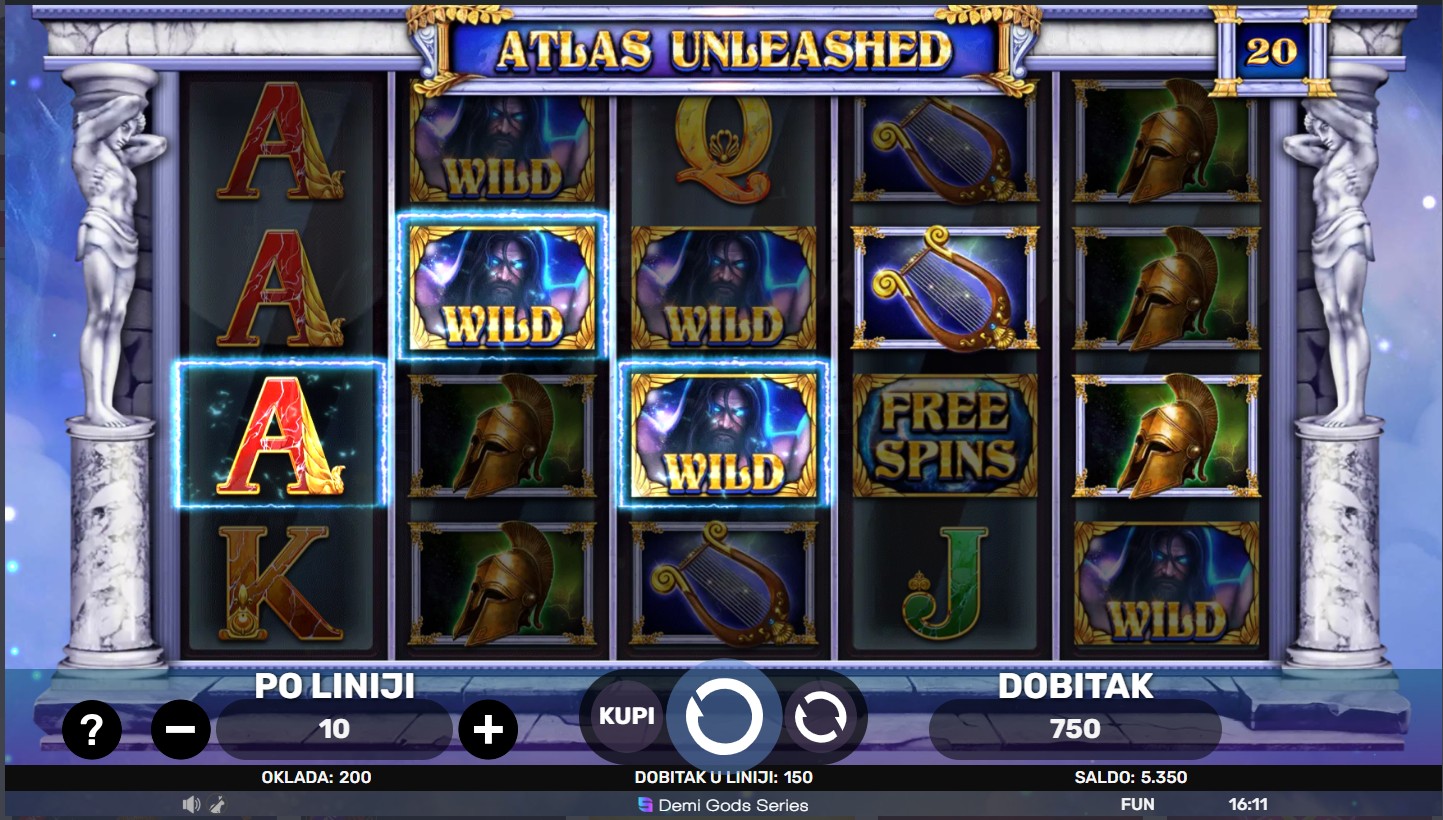Increase the bet per line with plus

(487, 730)
